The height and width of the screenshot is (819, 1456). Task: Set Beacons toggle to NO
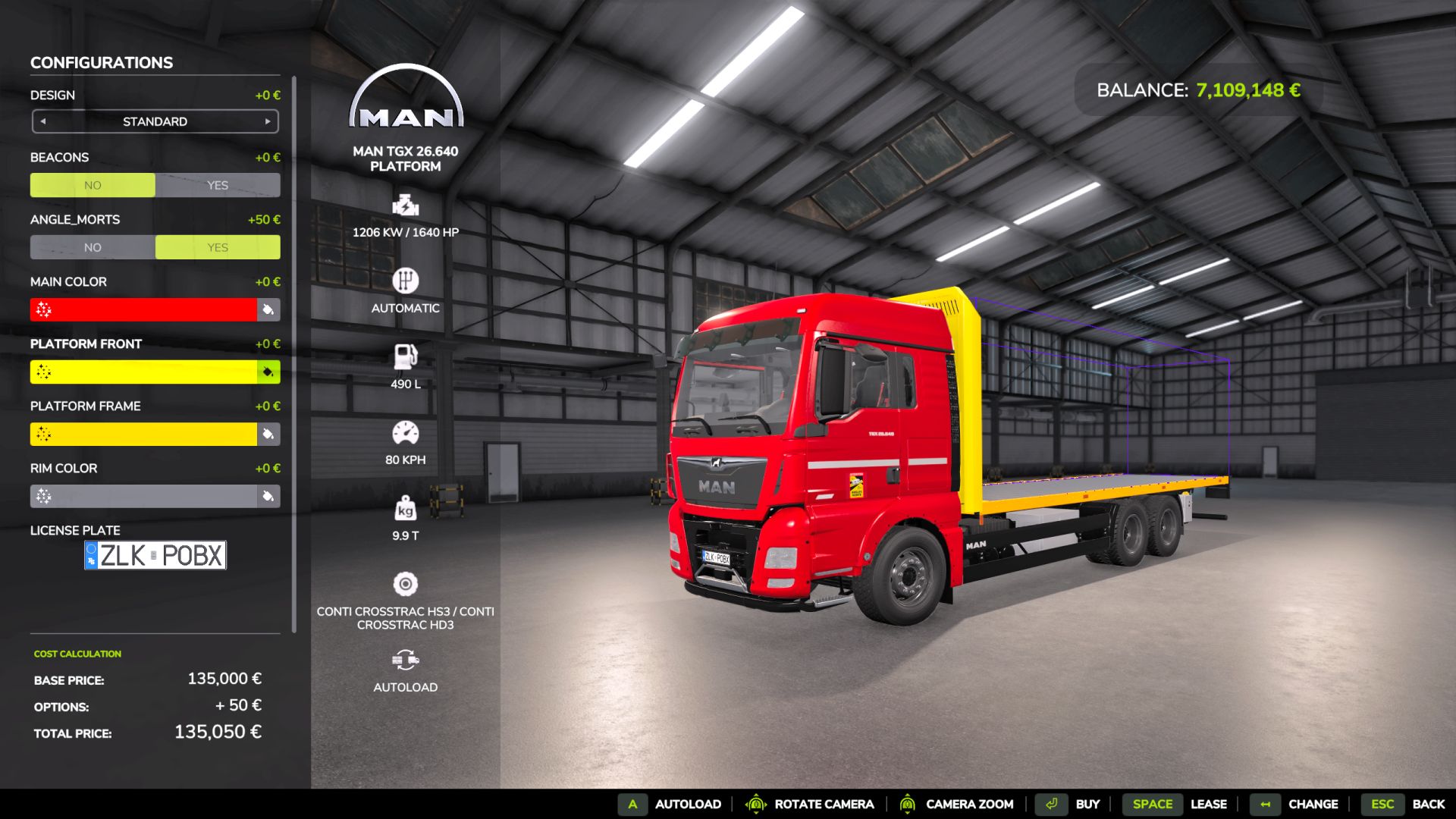pyautogui.click(x=93, y=184)
